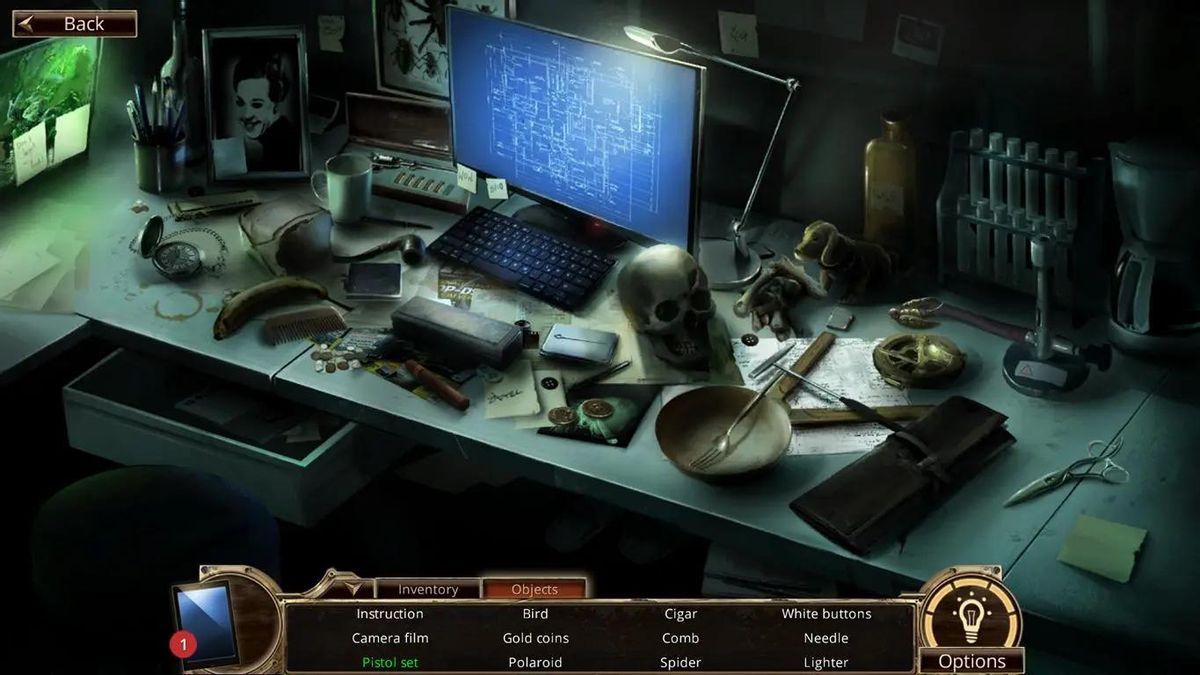Go back using the Back button
The width and height of the screenshot is (1200, 675).
pyautogui.click(x=74, y=24)
